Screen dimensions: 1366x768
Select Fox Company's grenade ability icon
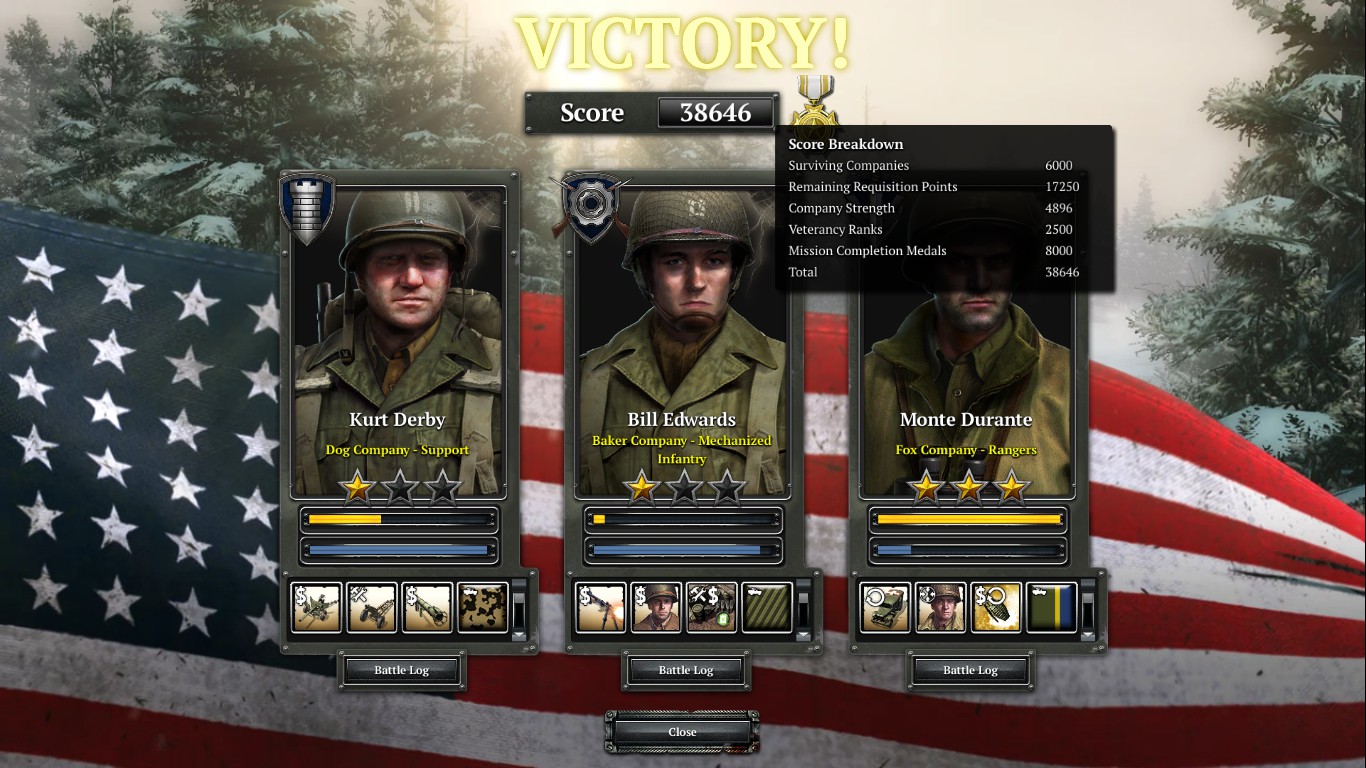coord(996,608)
